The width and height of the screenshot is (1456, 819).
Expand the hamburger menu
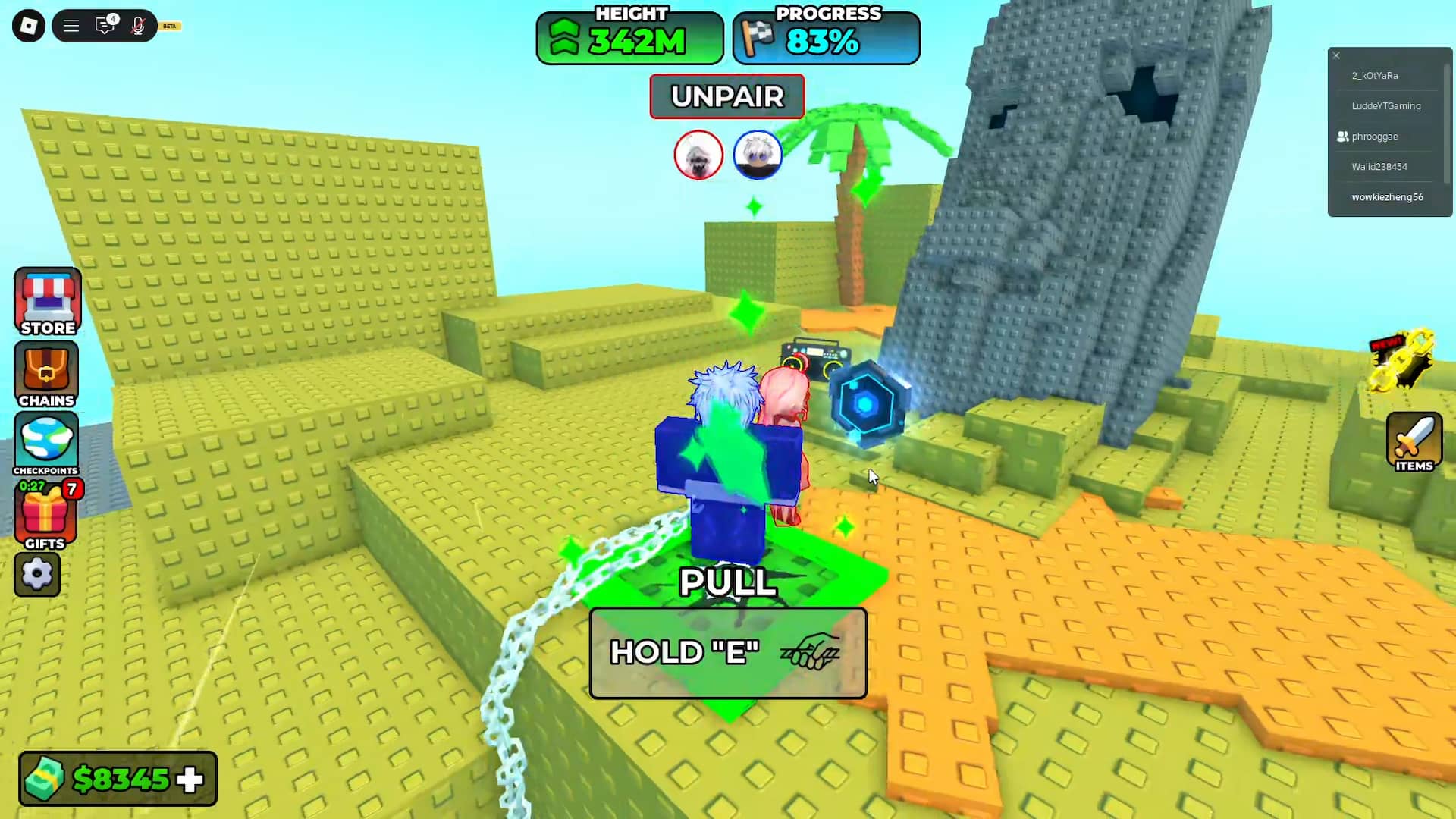click(x=71, y=25)
